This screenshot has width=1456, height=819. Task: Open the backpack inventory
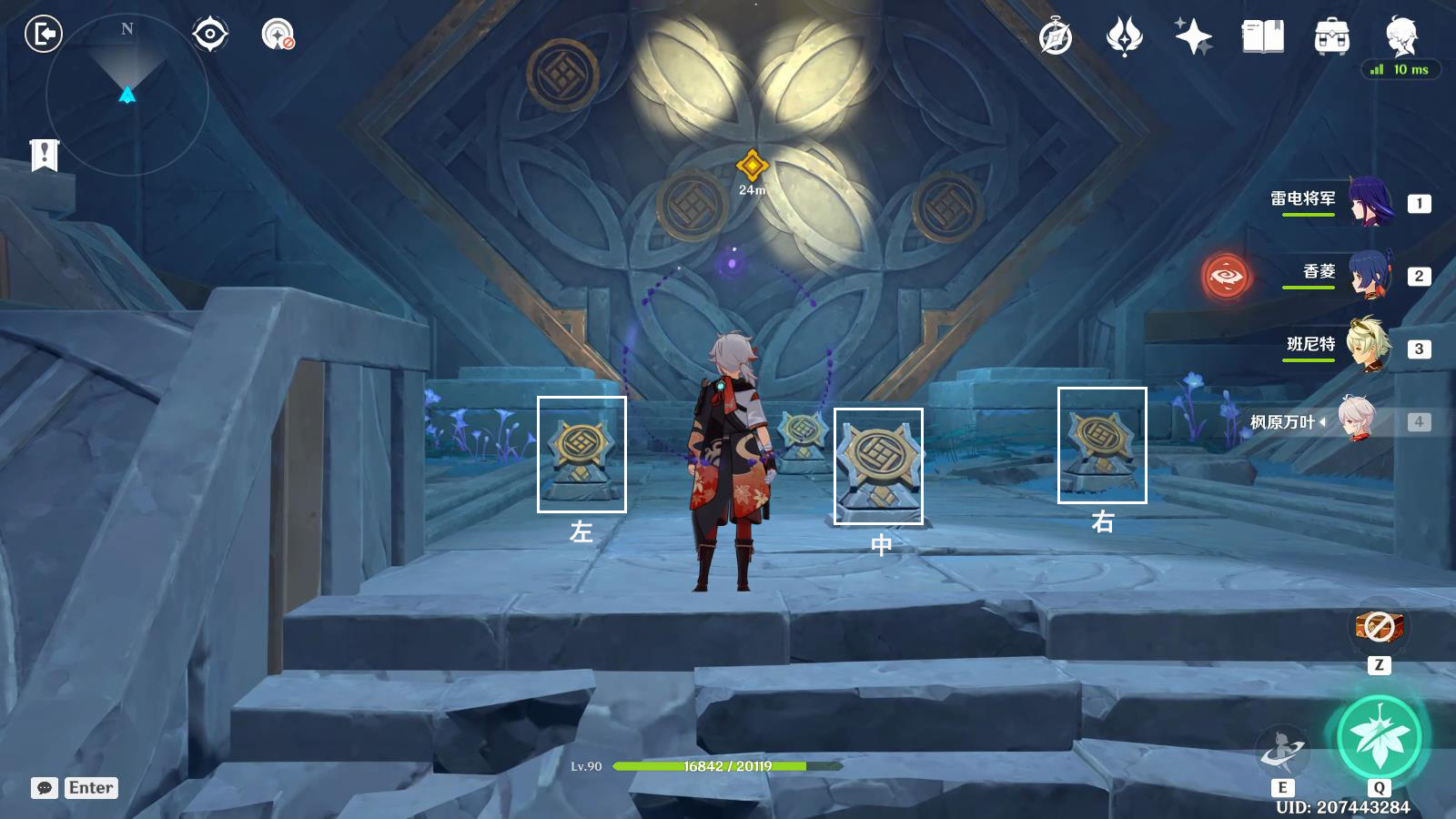1331,37
